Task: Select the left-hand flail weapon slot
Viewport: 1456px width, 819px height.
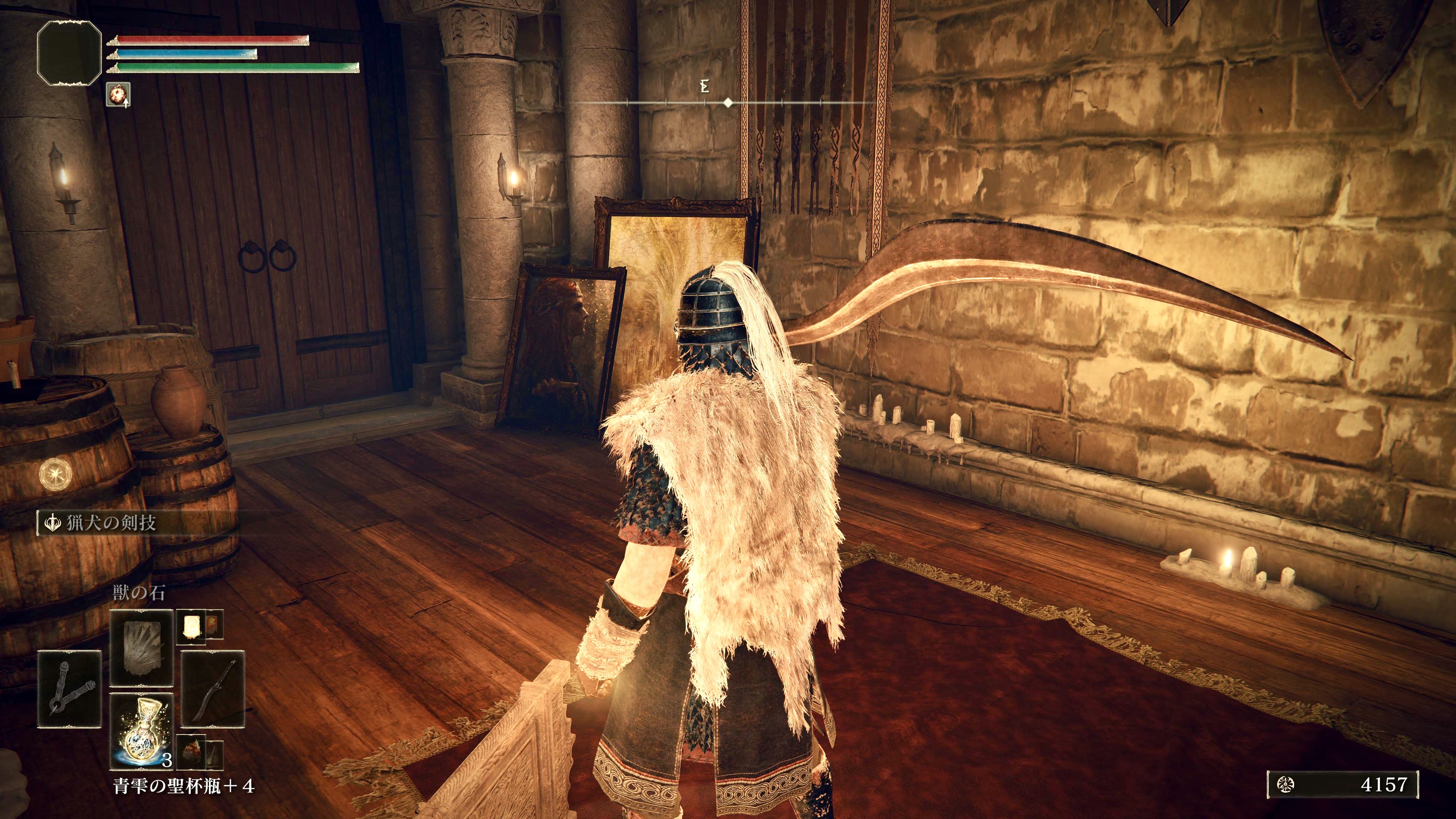Action: pyautogui.click(x=69, y=689)
